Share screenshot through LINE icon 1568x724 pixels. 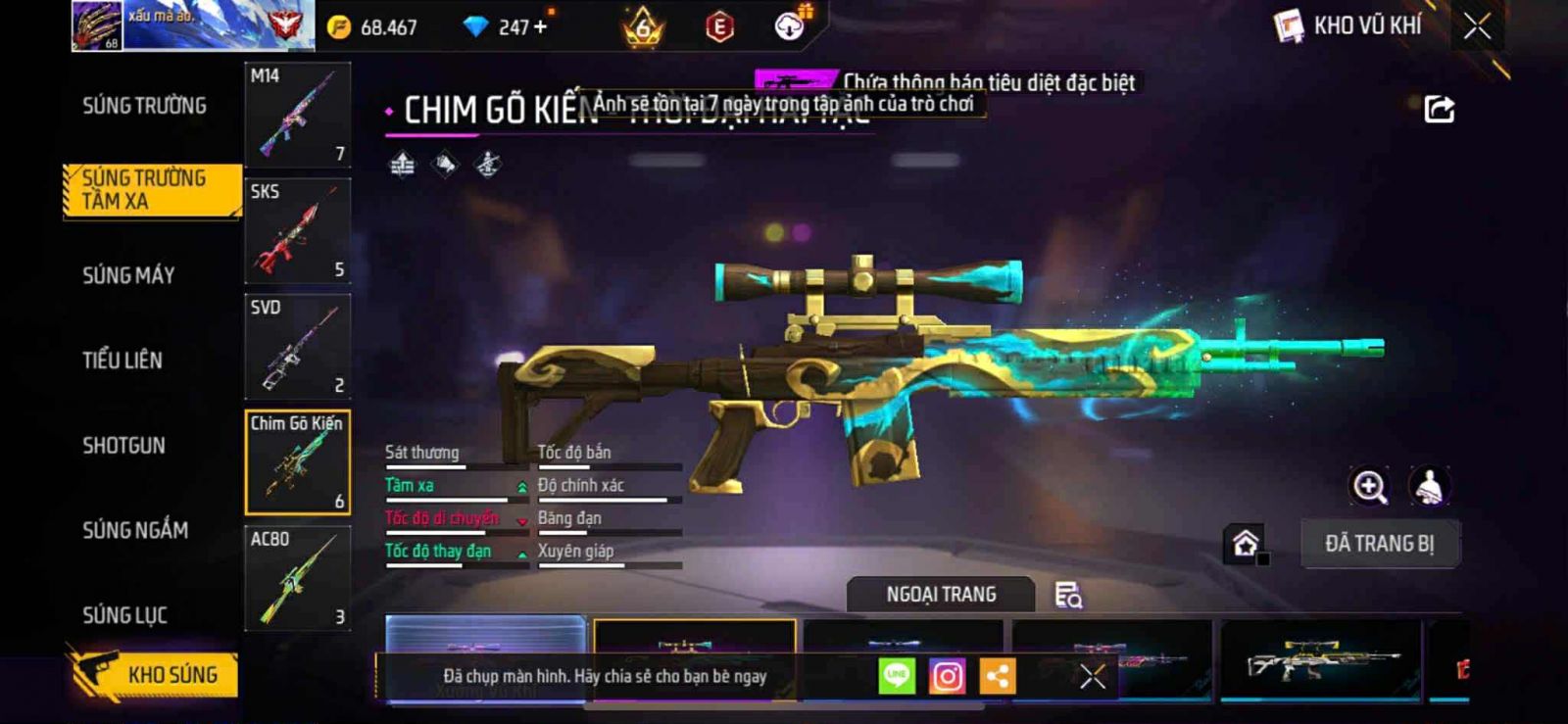point(897,676)
